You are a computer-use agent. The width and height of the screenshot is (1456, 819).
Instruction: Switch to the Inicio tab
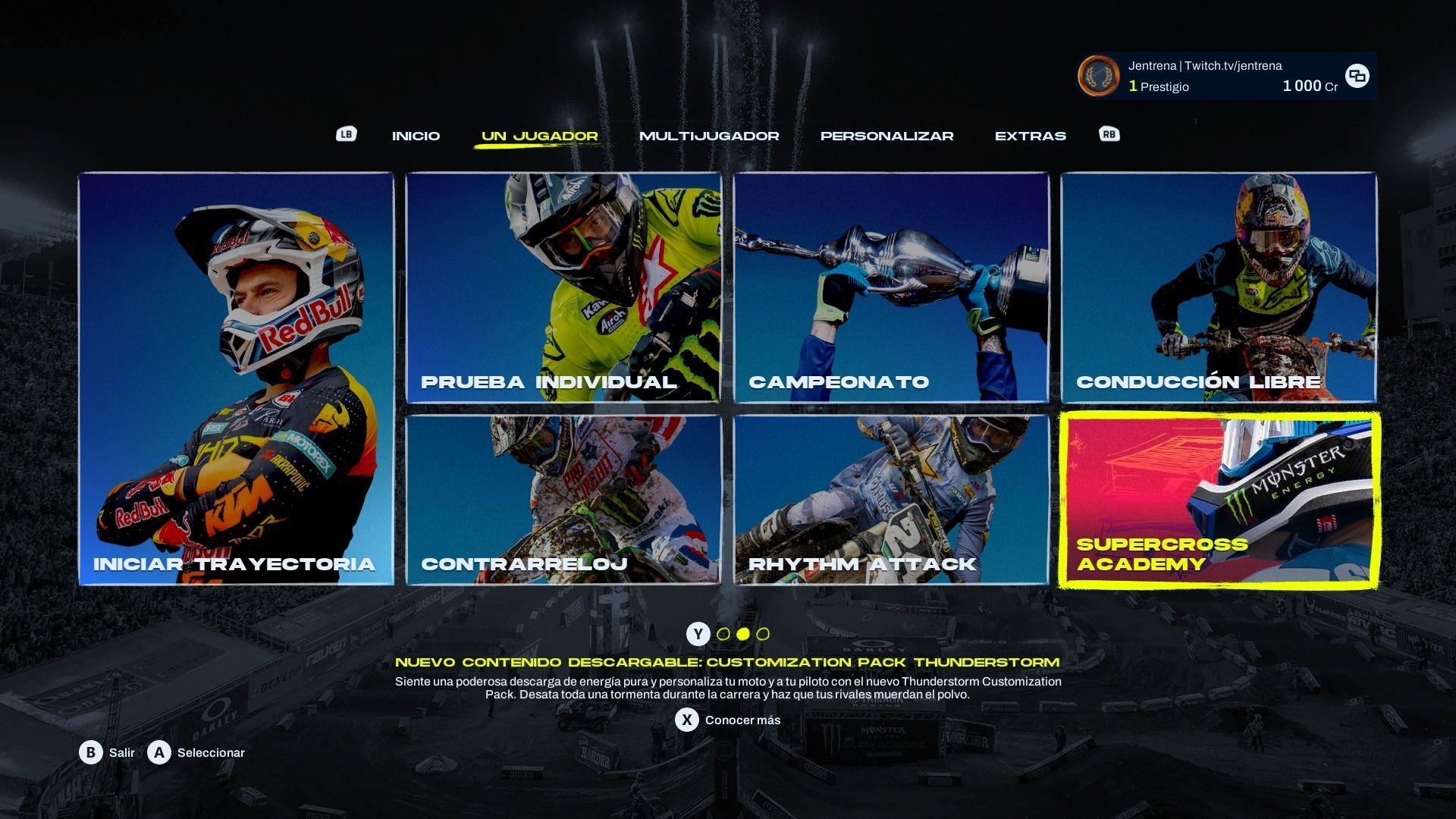point(416,136)
